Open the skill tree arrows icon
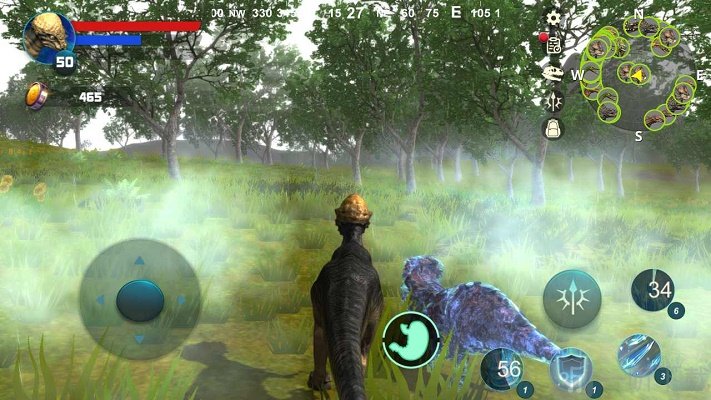 click(x=552, y=101)
